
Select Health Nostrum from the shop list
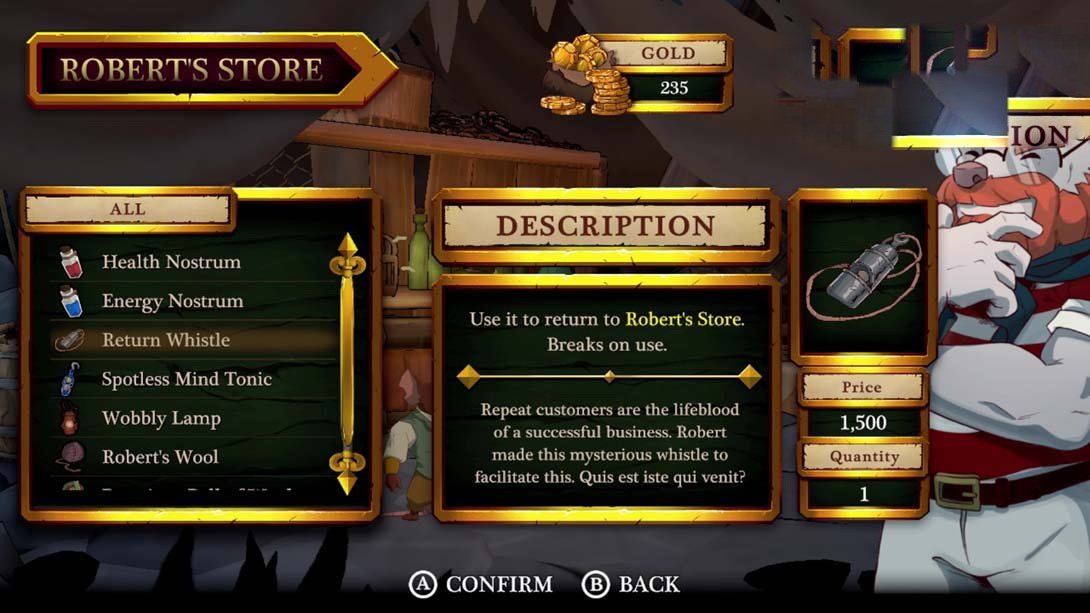click(x=171, y=263)
